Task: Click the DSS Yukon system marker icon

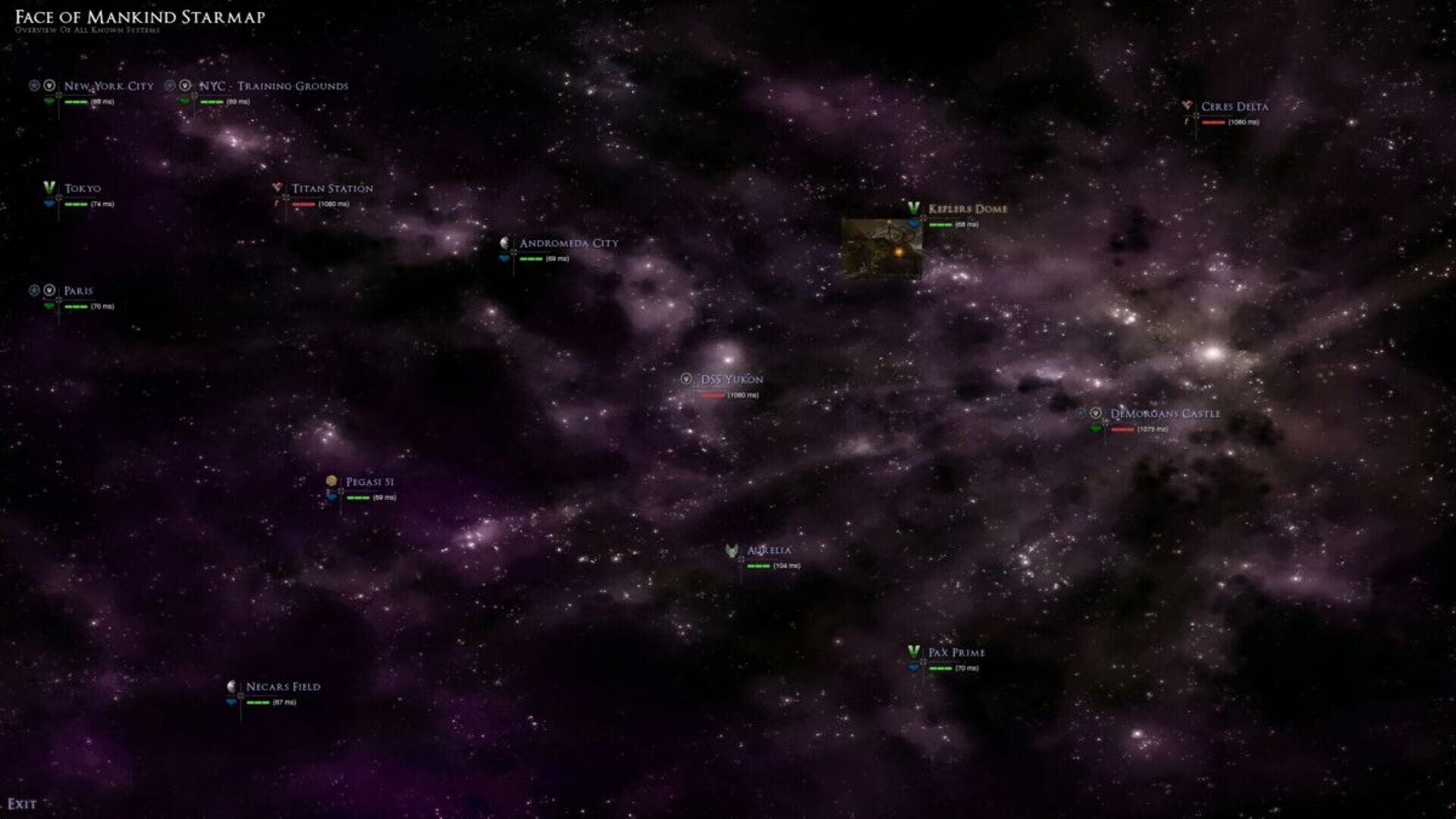Action: click(x=687, y=379)
